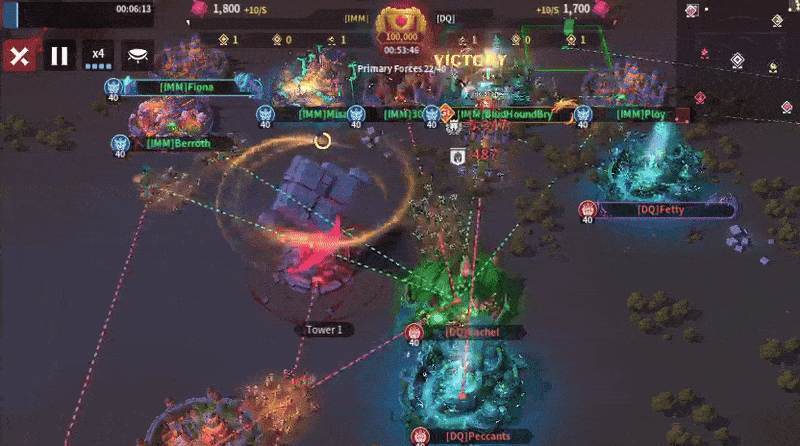Select the [IMM]Ploy nameplate
The image size is (800, 446).
tap(641, 114)
